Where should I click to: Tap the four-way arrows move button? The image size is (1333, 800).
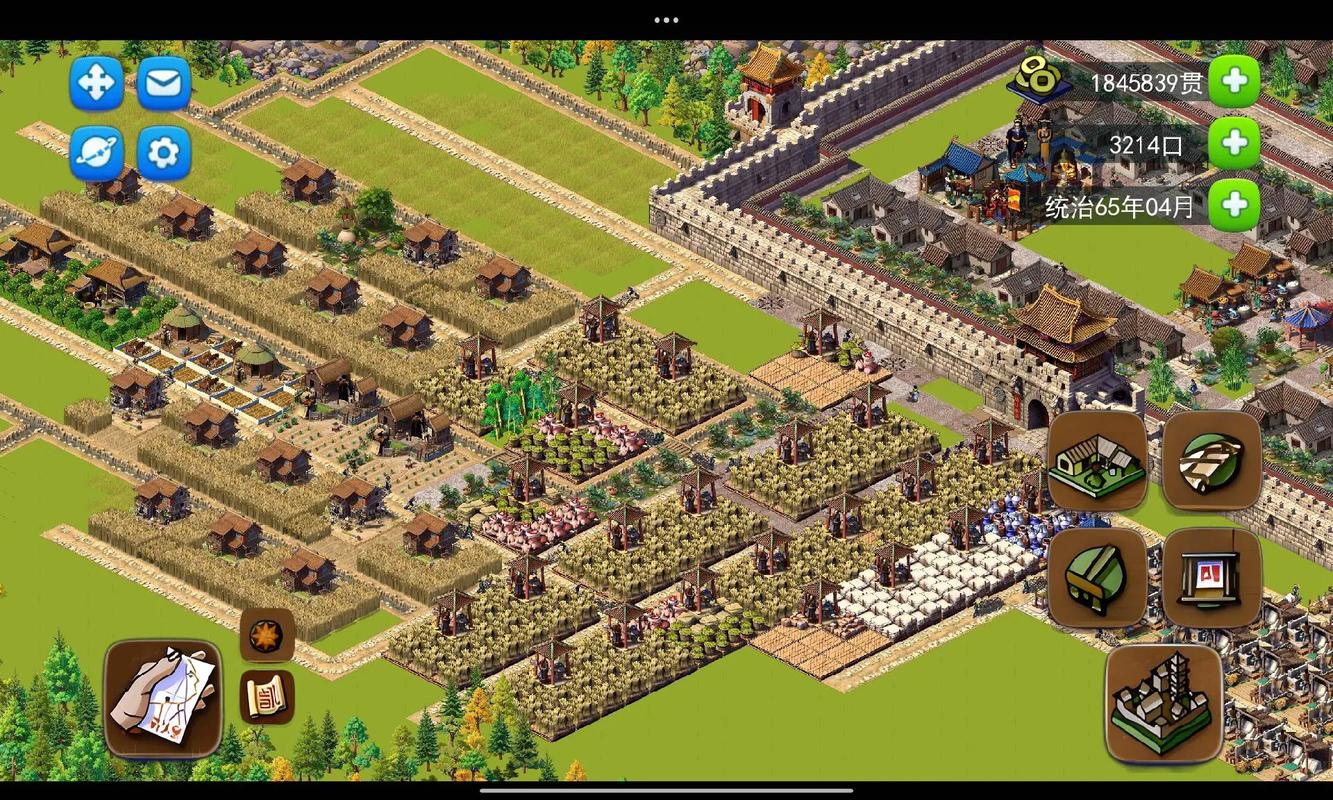click(96, 82)
